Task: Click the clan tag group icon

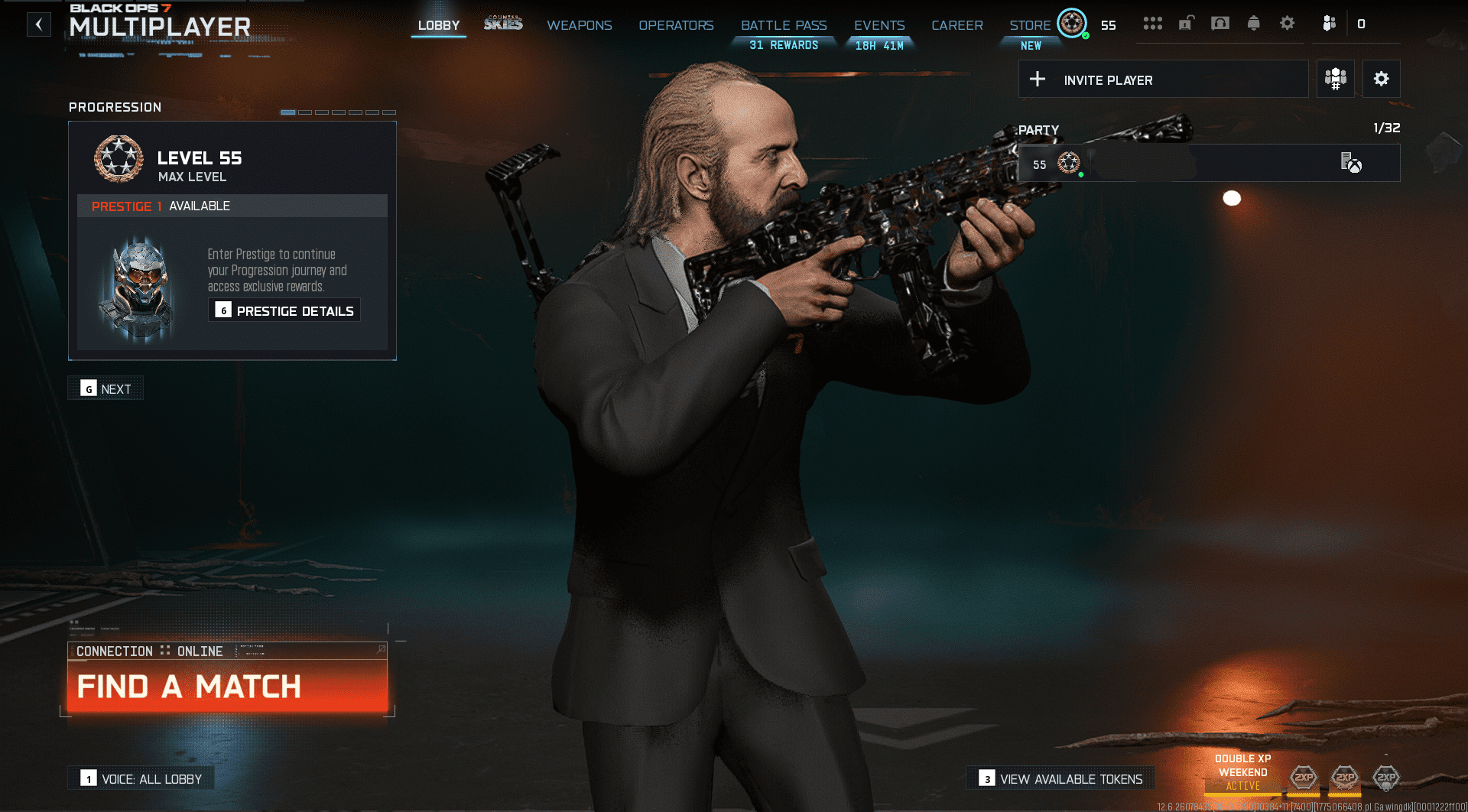Action: [1335, 79]
